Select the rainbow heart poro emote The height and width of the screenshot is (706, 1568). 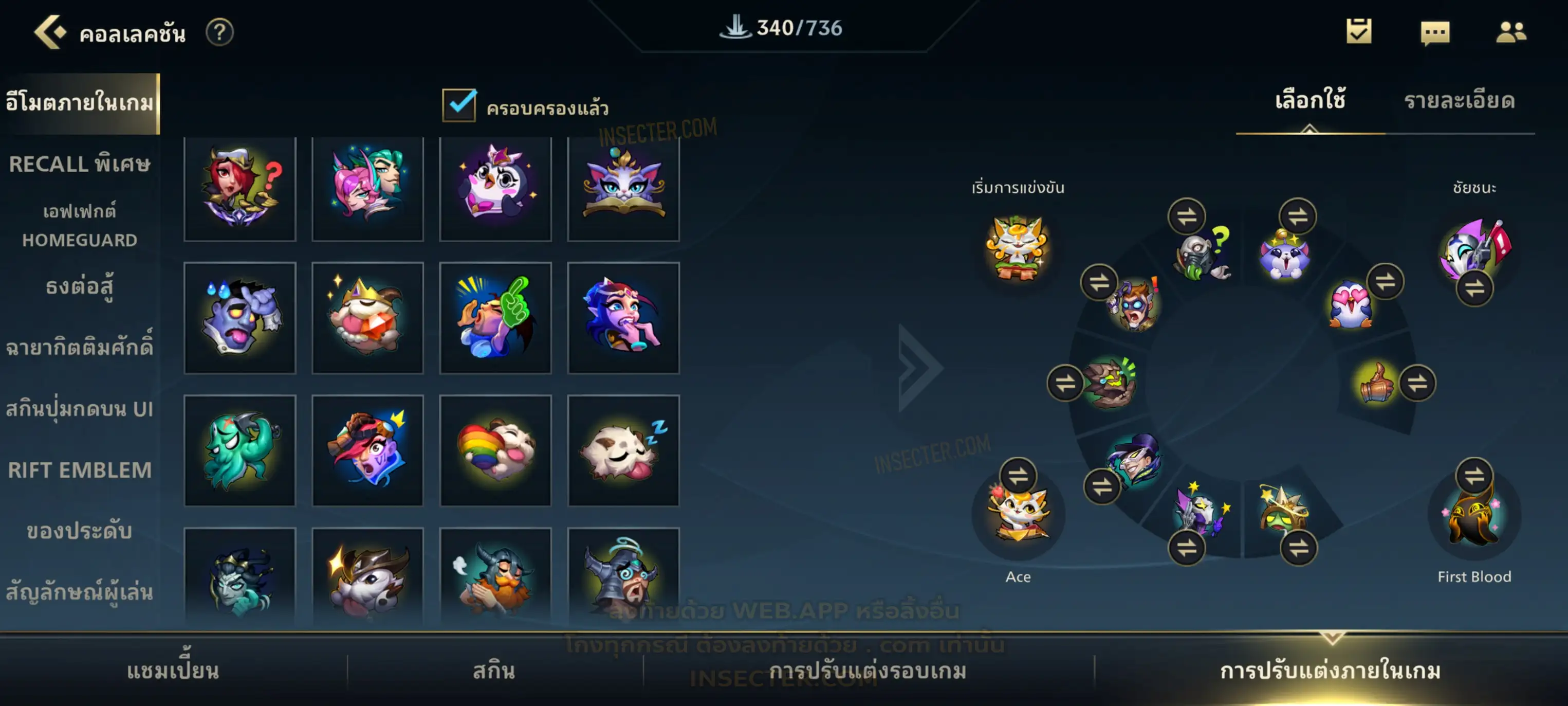pyautogui.click(x=495, y=451)
